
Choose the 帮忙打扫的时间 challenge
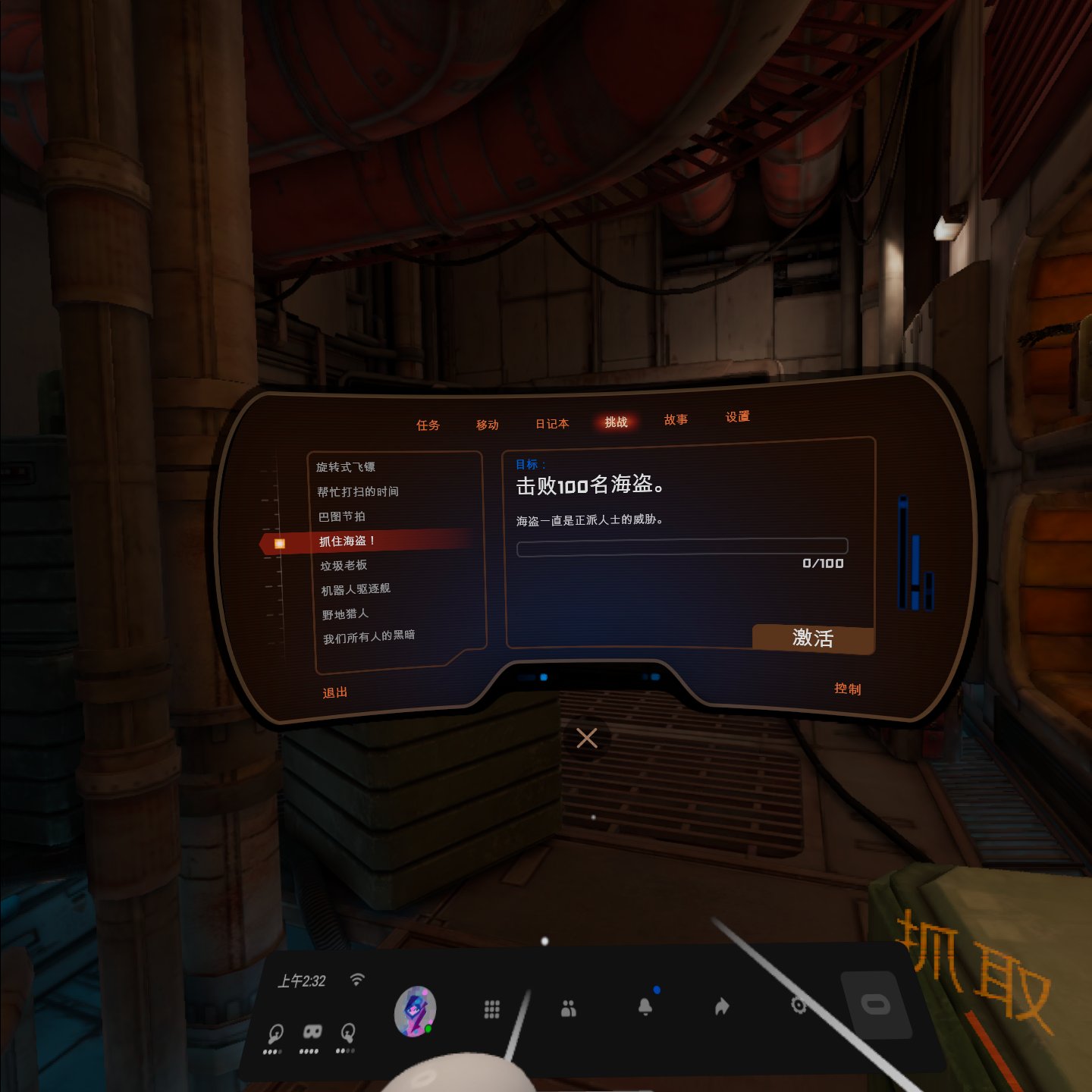click(358, 492)
